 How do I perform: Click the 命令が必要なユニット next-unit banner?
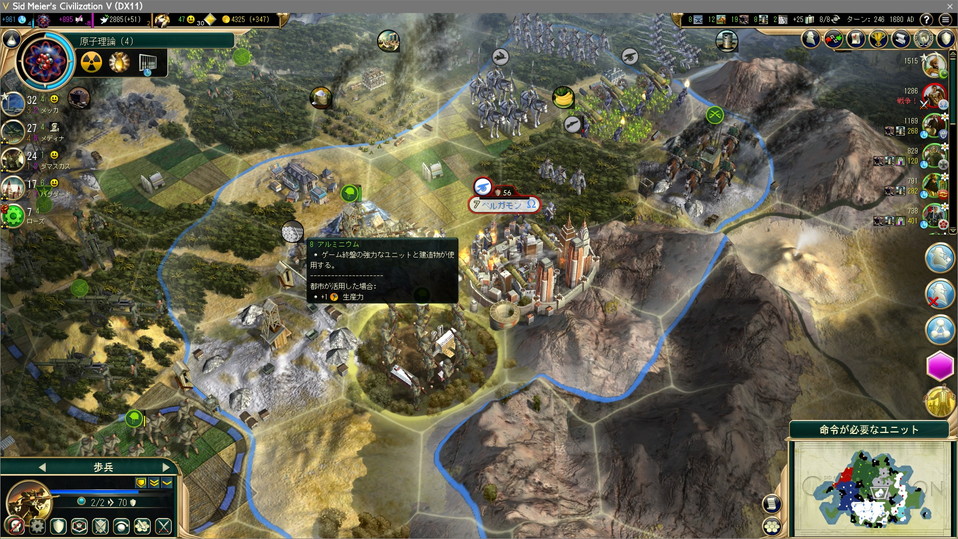868,430
